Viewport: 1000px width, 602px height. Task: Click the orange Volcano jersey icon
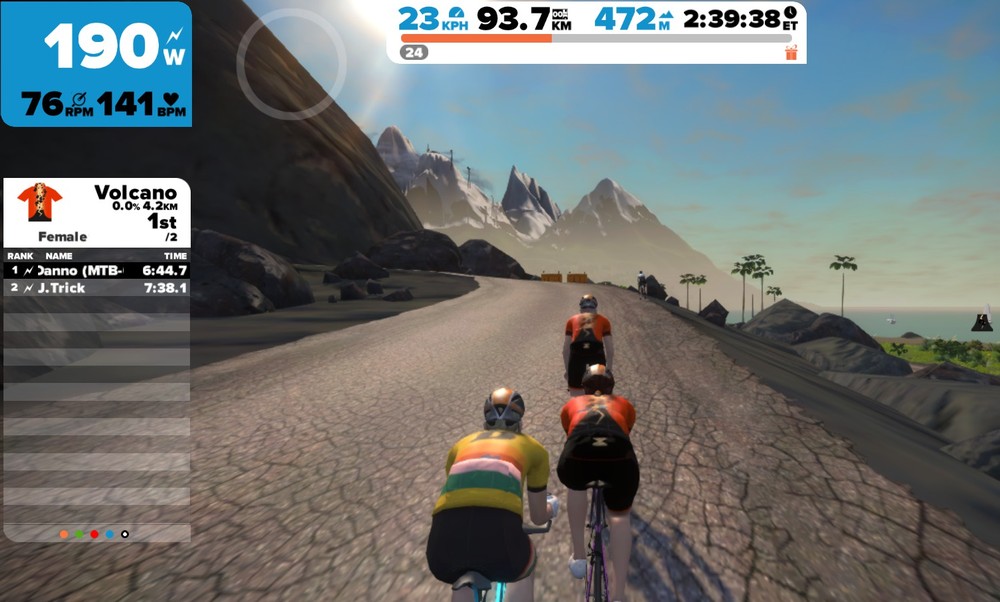40,204
